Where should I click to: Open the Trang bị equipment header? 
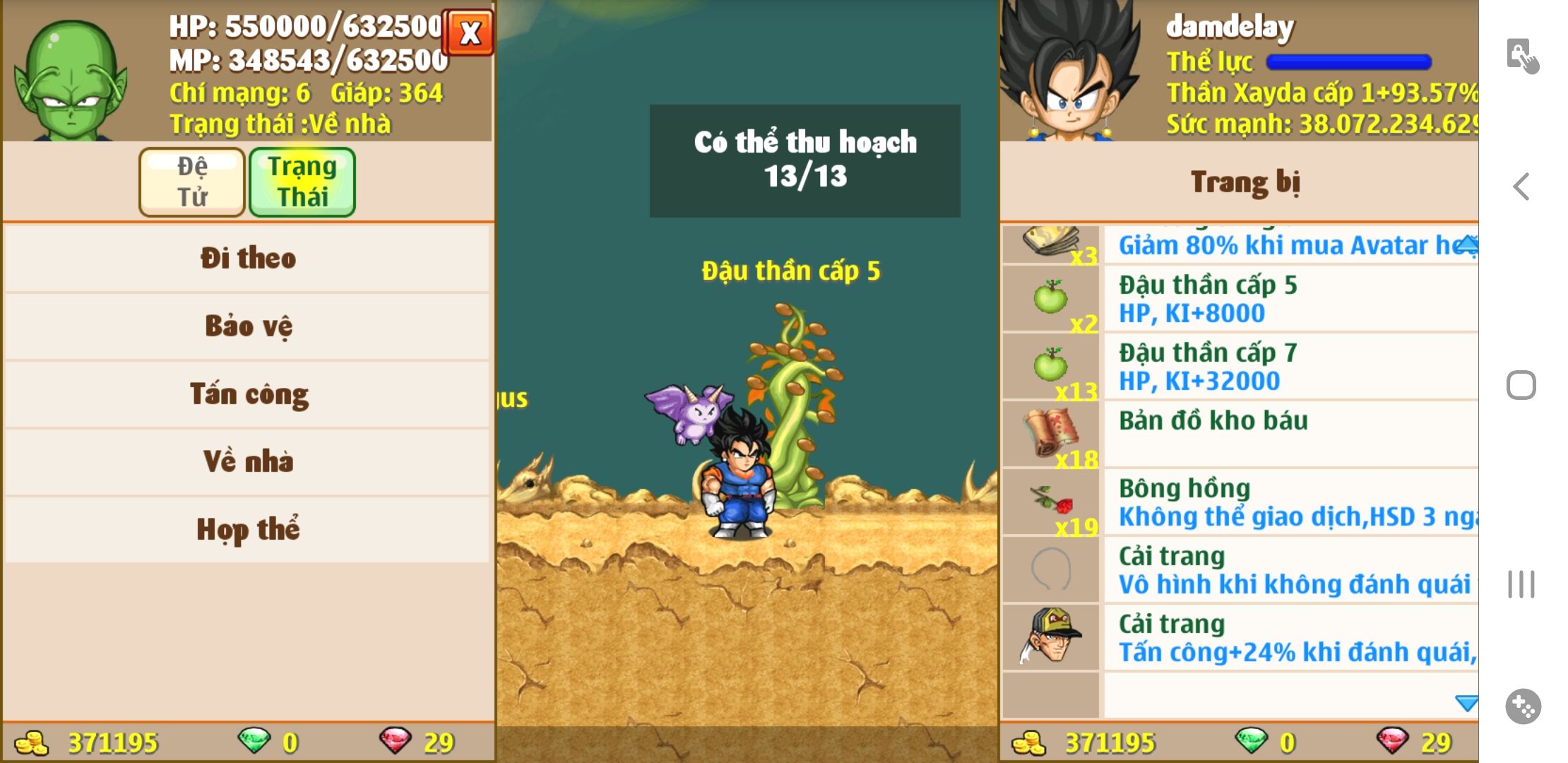click(1245, 182)
